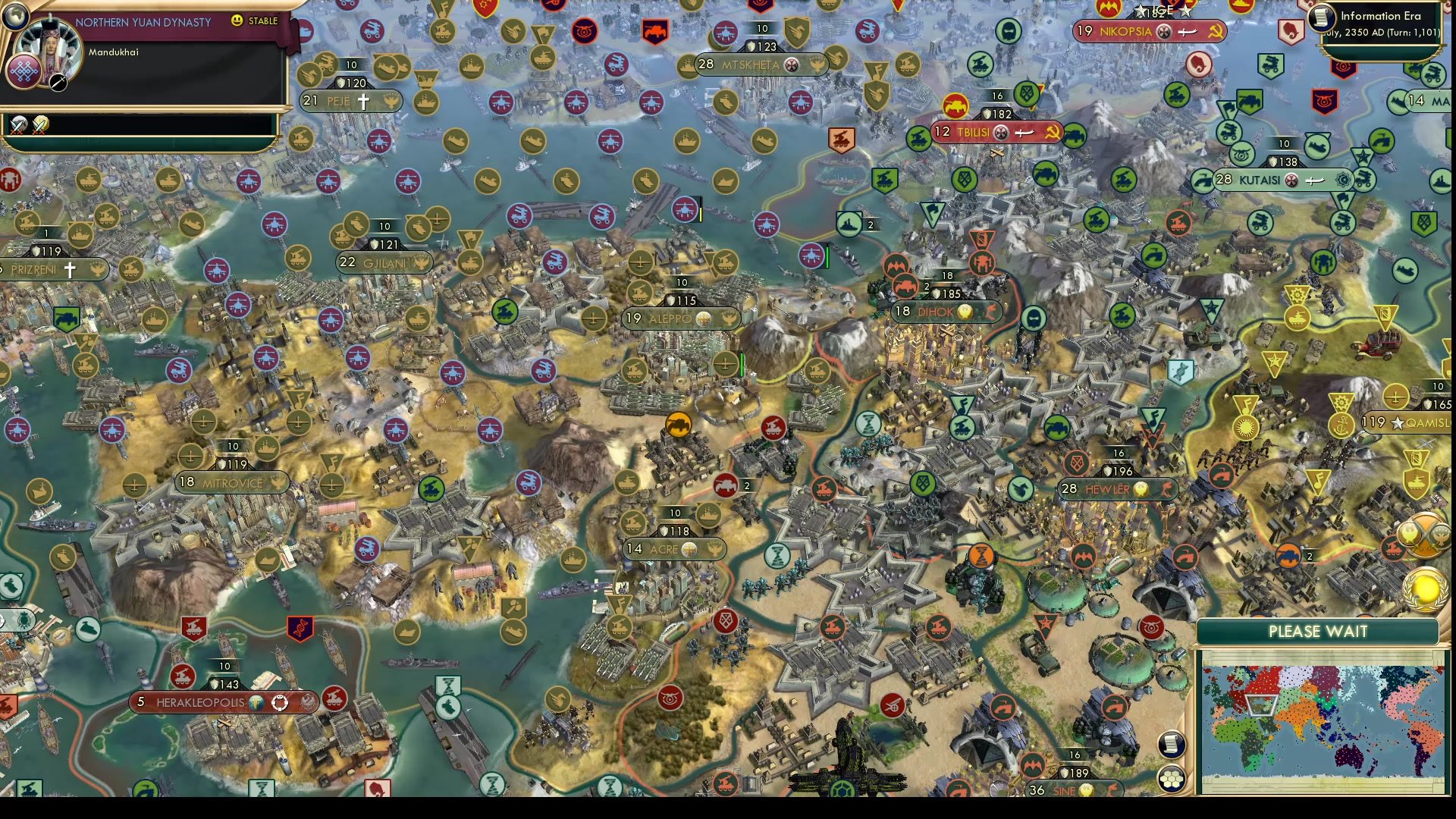Click the Northern Yuan Dynasty emblem icon
1456x819 pixels.
click(24, 72)
